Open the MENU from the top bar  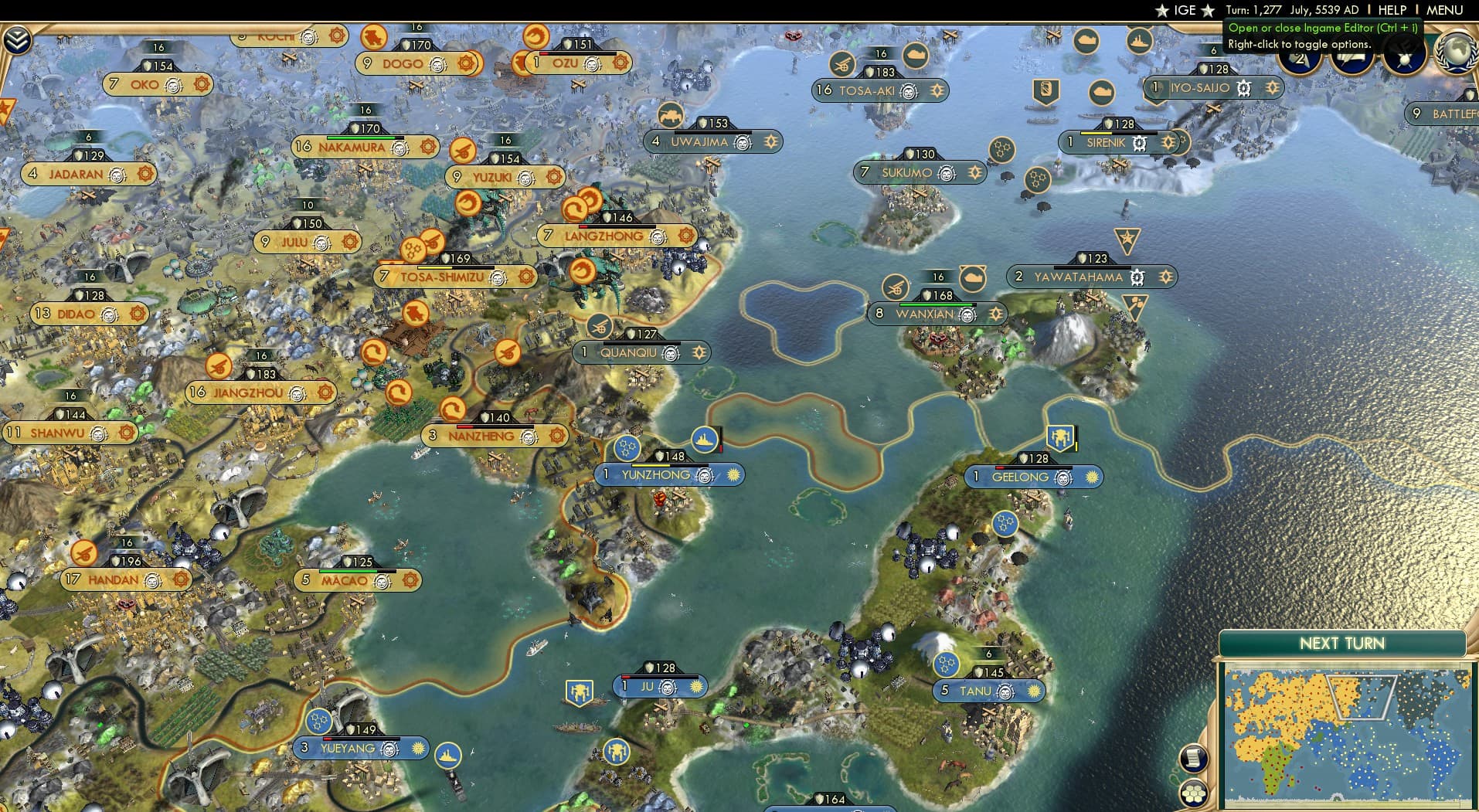point(1444,10)
